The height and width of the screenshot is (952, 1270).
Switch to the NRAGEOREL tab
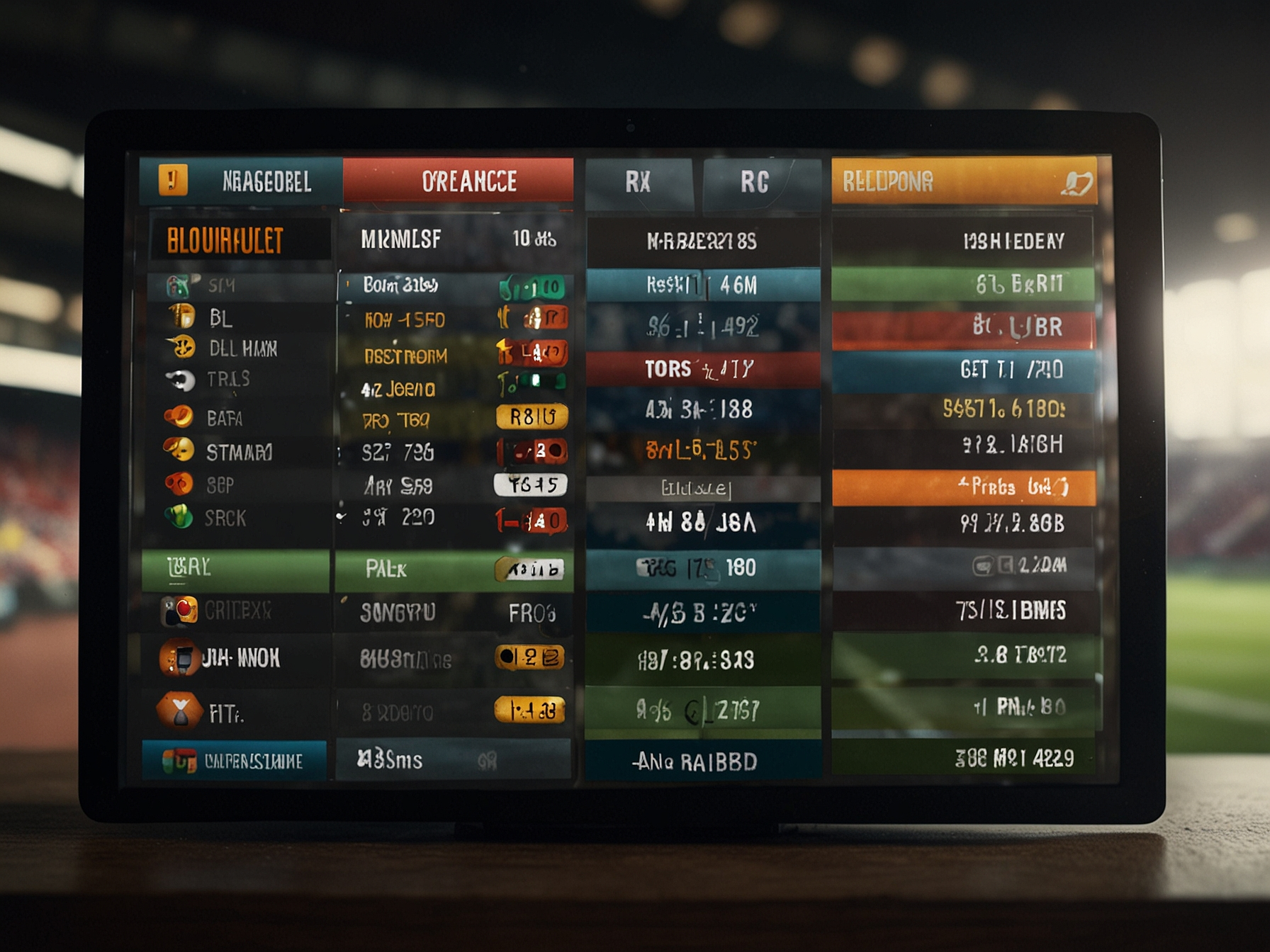(x=241, y=181)
